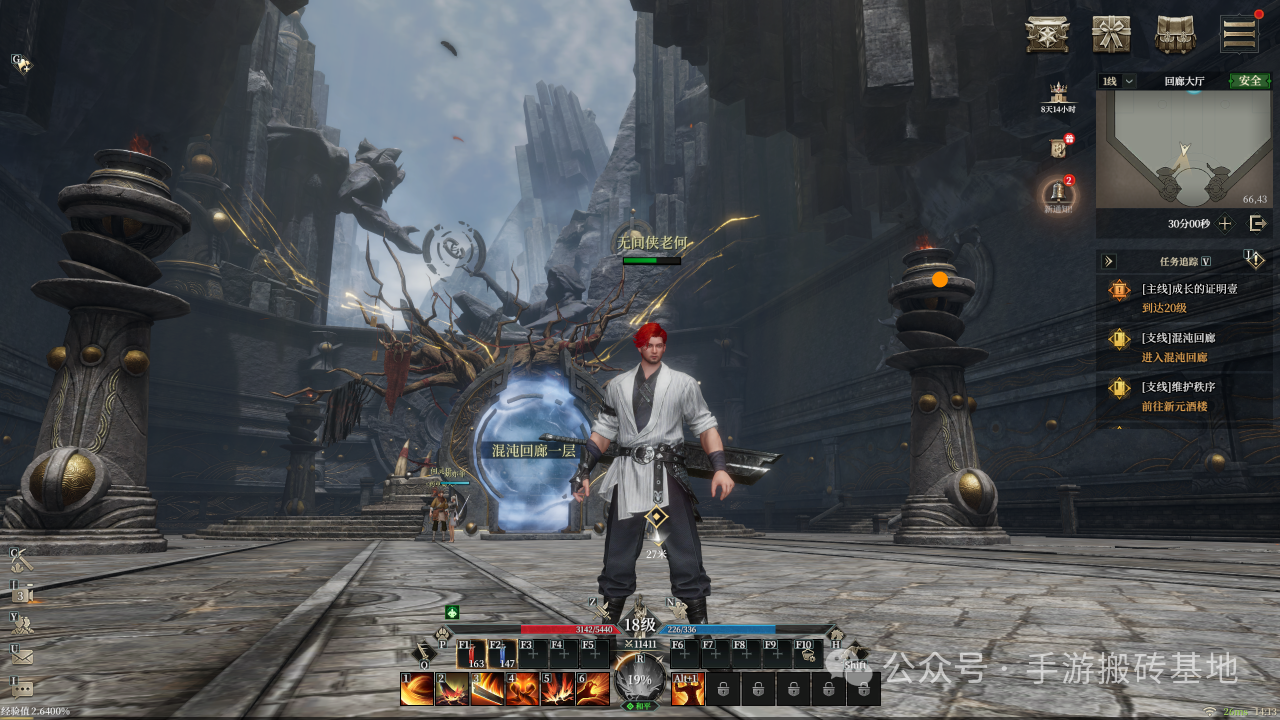Image resolution: width=1280 pixels, height=720 pixels.
Task: Activate the Alt+1 flaming warrior skill
Action: (687, 689)
